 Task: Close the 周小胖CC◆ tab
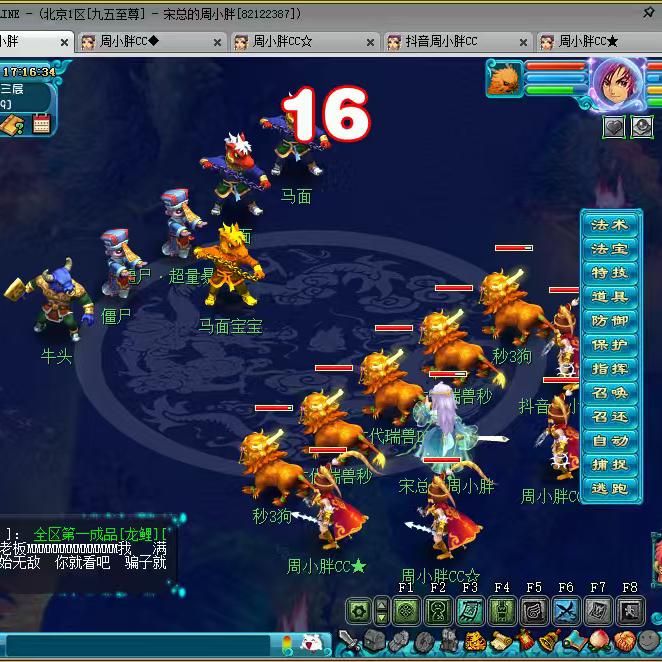[x=218, y=43]
